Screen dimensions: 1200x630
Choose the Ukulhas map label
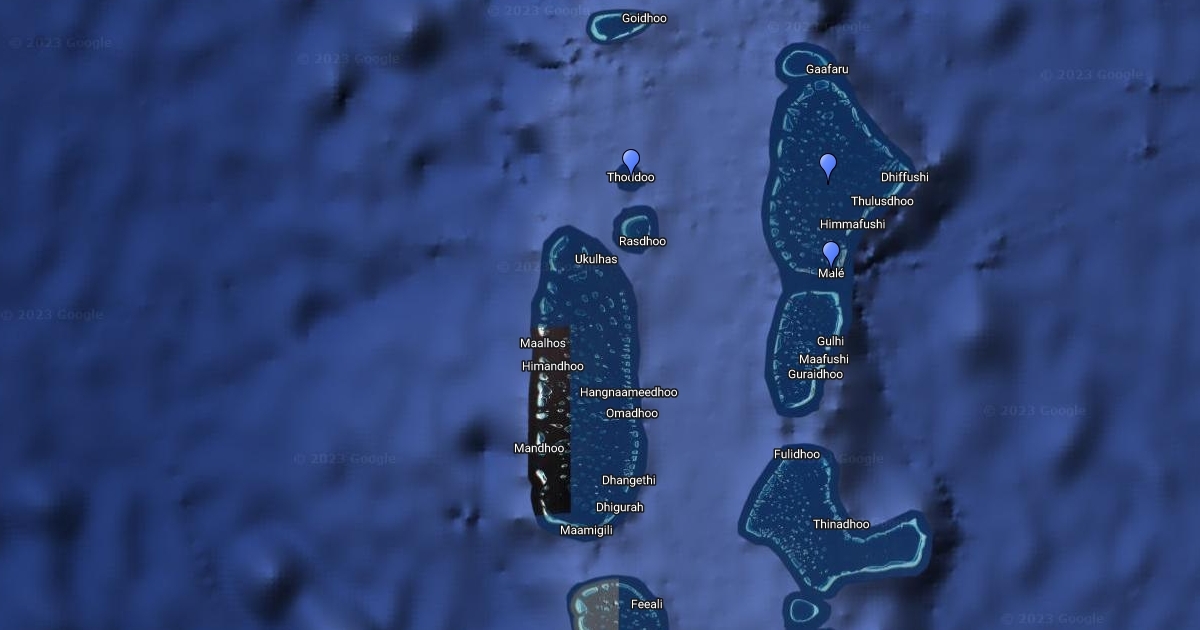596,259
